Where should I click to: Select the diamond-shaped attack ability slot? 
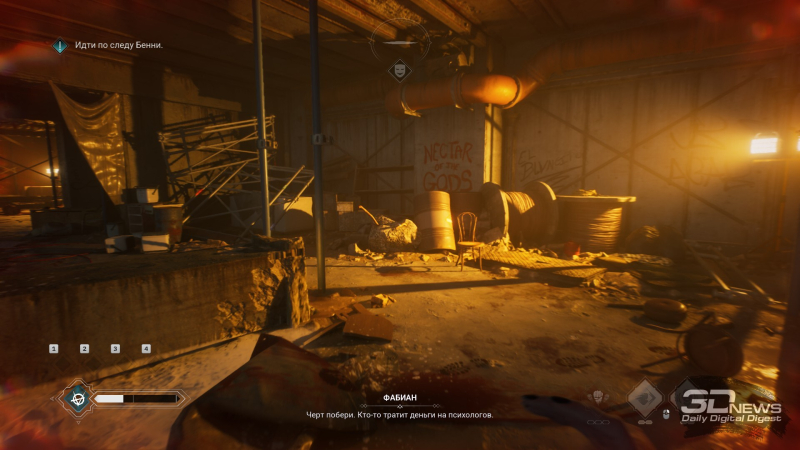point(644,397)
